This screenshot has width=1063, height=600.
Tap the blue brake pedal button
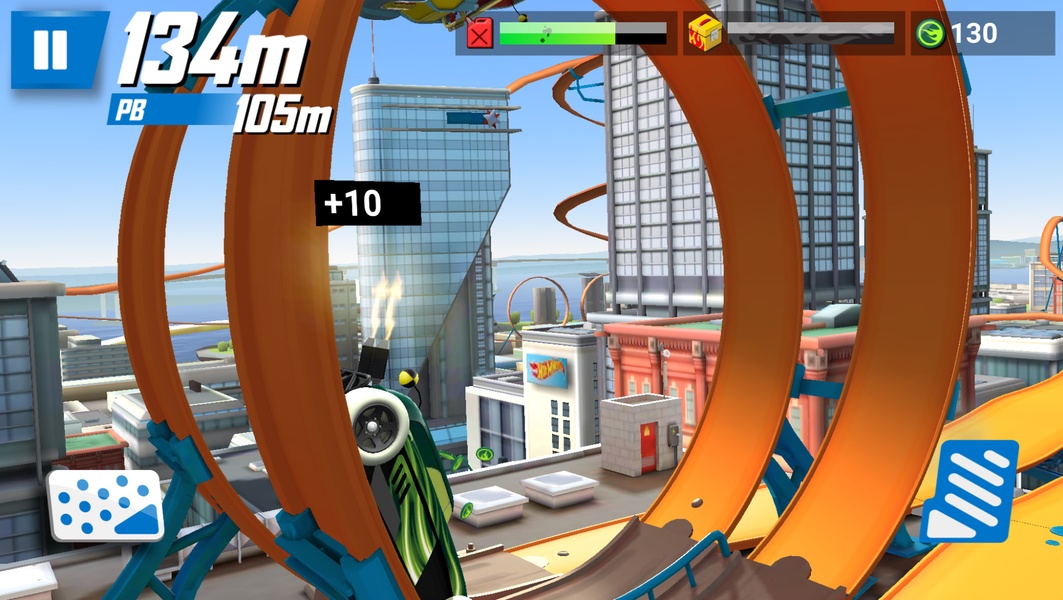coord(105,505)
